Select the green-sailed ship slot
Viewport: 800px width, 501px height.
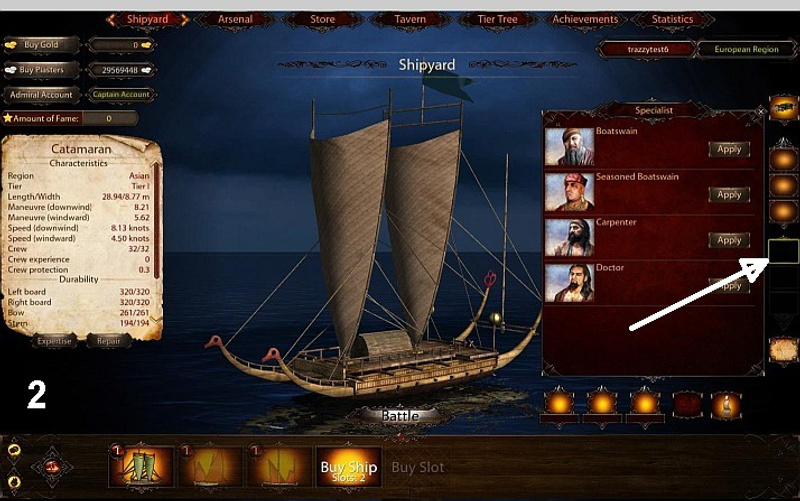pyautogui.click(x=141, y=467)
